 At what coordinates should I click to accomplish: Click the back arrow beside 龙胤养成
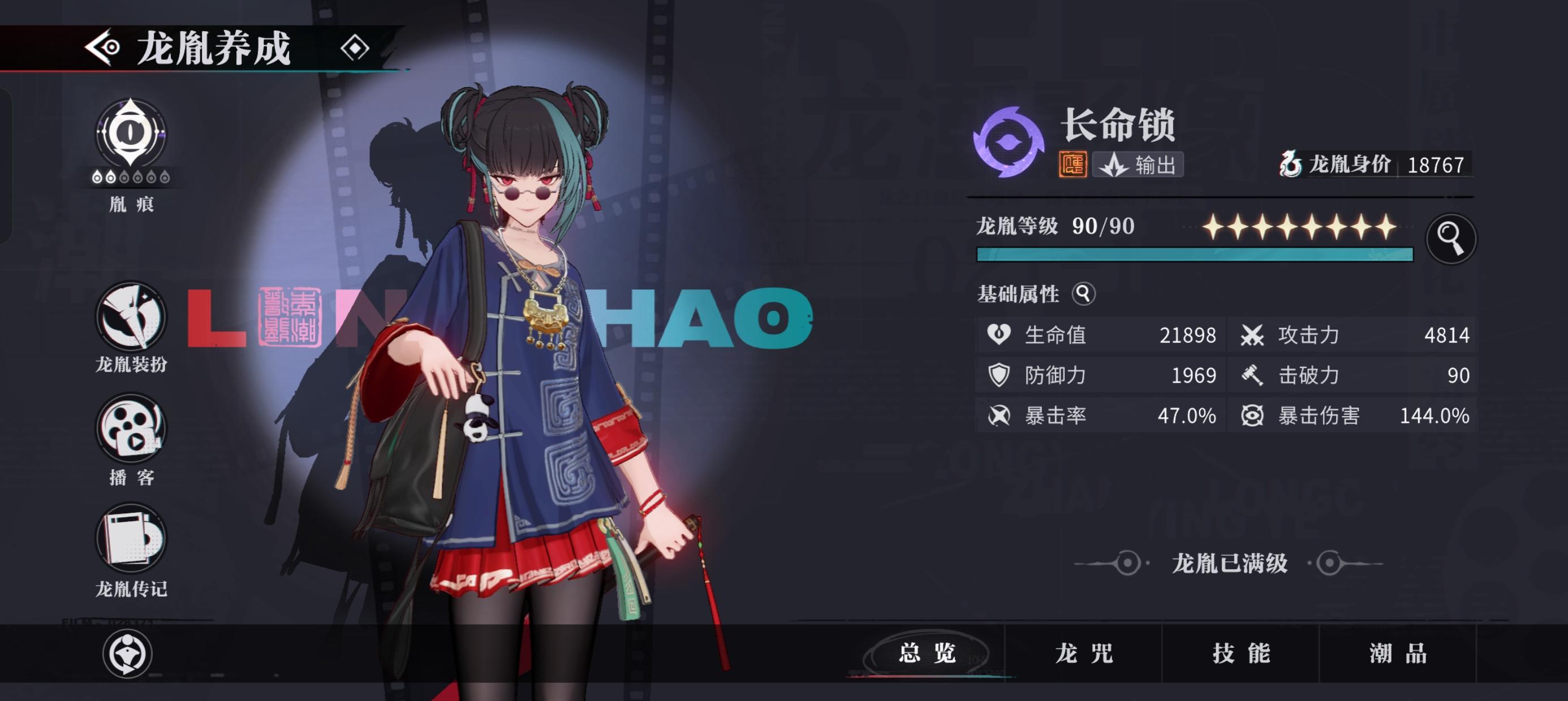point(104,47)
